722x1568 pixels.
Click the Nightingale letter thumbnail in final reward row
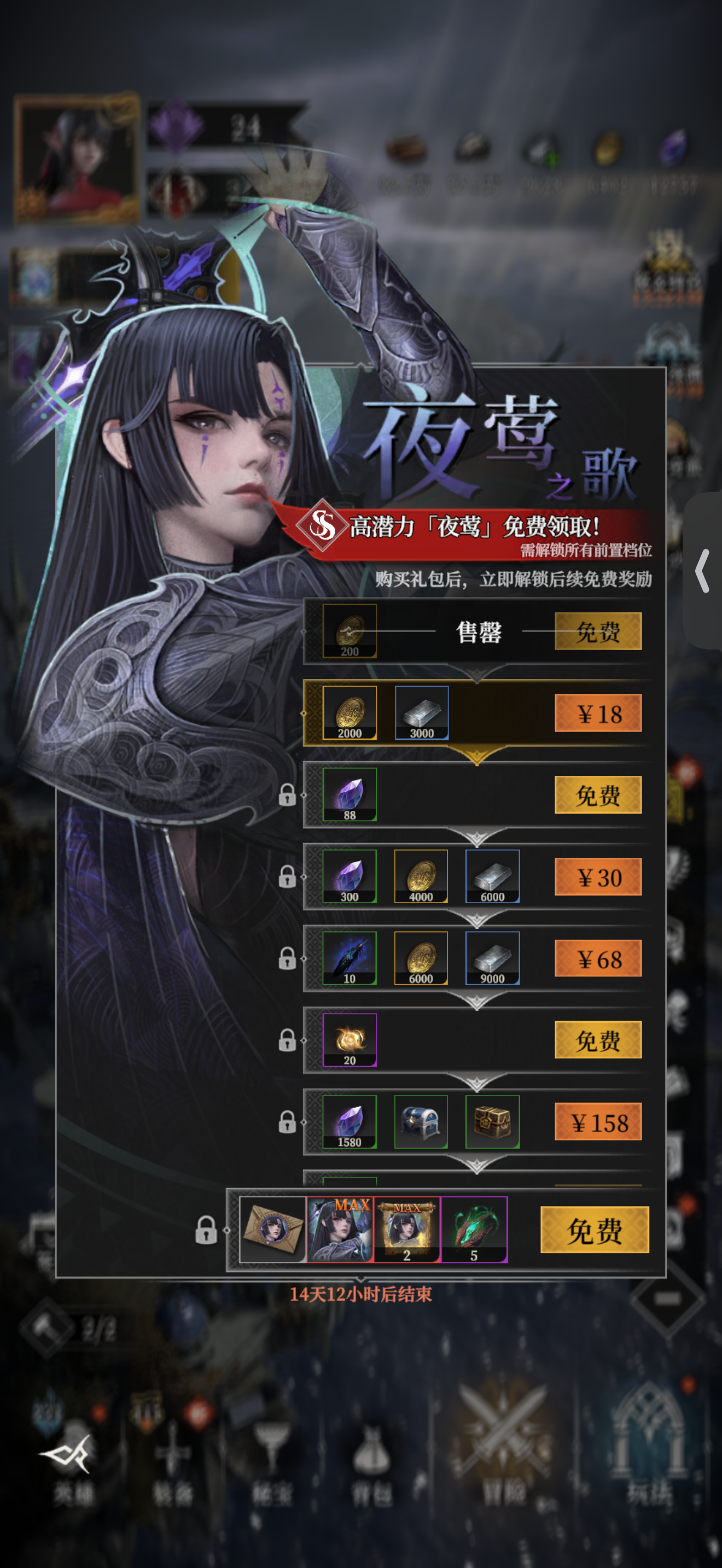pos(274,1230)
